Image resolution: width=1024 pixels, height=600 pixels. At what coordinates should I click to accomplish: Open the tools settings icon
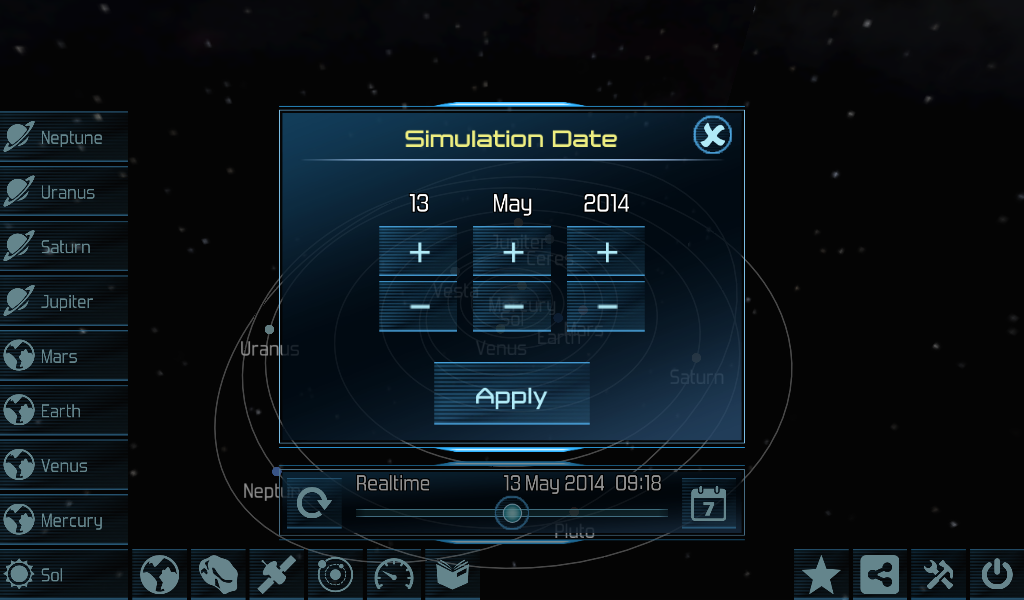938,575
